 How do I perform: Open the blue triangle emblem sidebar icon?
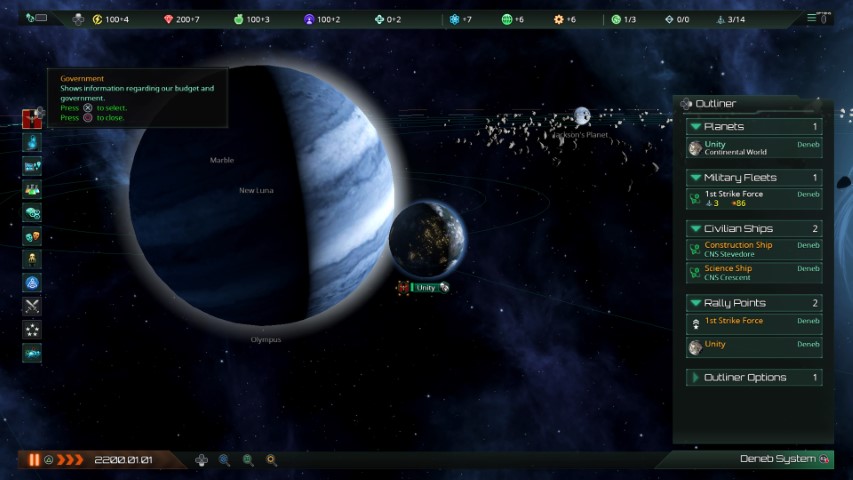tap(32, 283)
